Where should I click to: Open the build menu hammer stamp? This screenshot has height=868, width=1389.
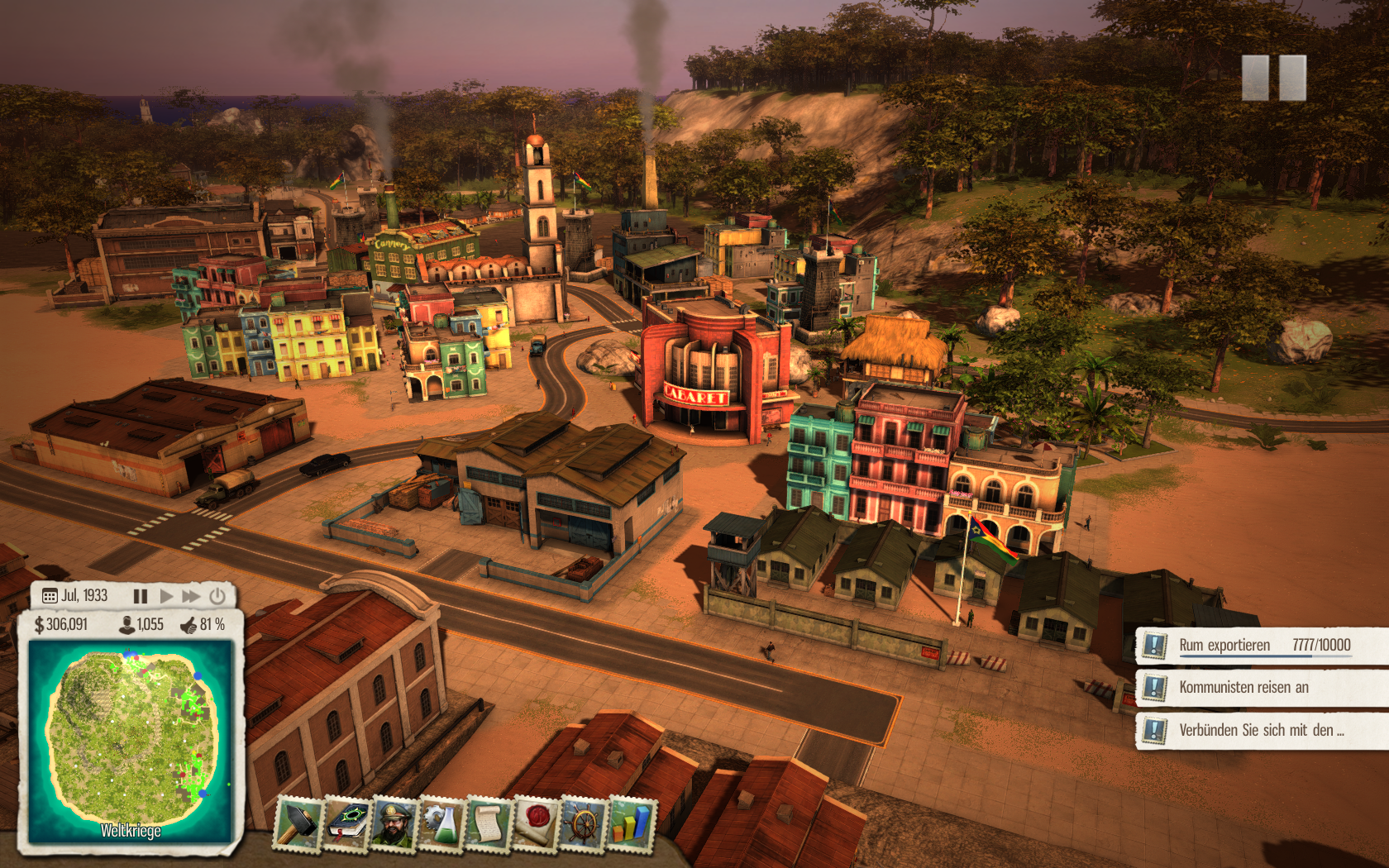pos(298,823)
